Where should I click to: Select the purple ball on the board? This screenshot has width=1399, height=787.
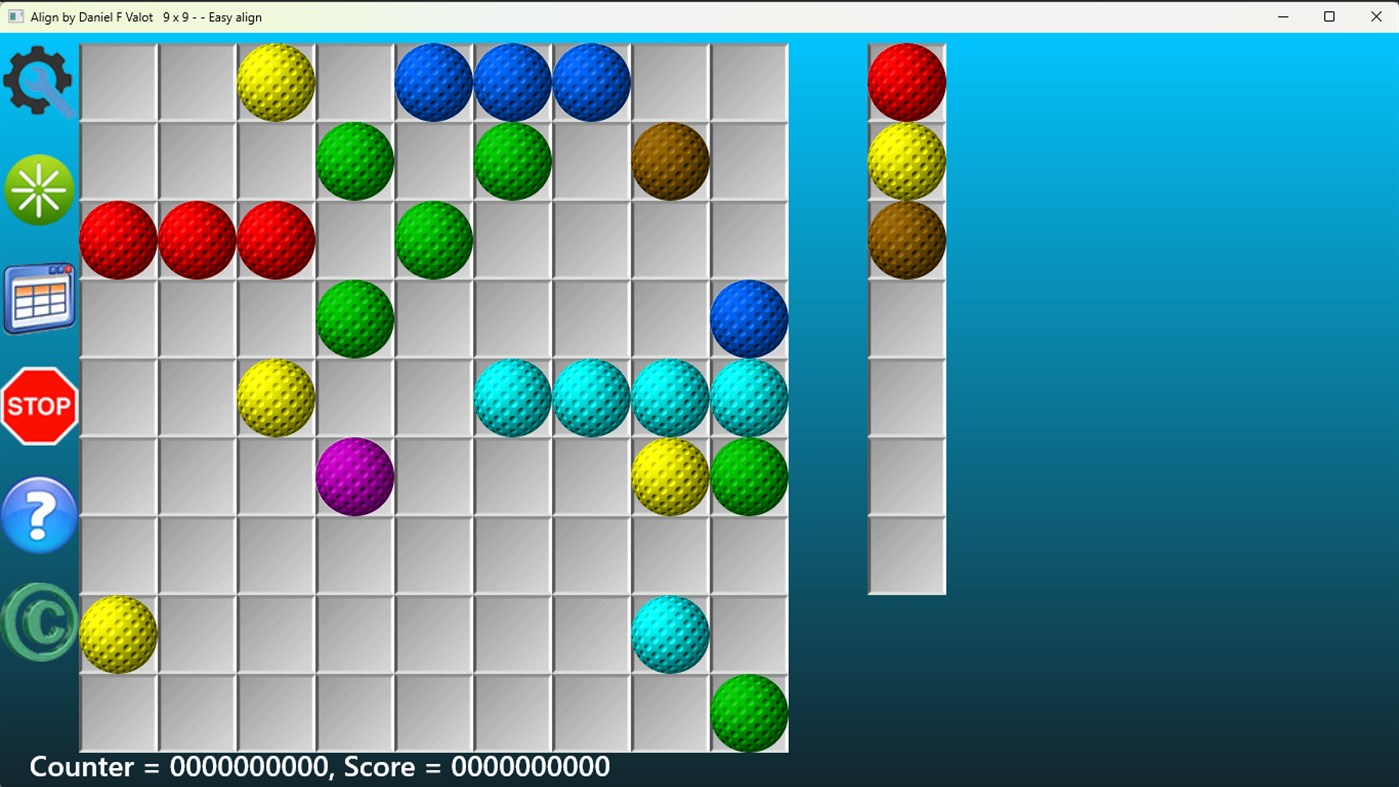pyautogui.click(x=354, y=477)
